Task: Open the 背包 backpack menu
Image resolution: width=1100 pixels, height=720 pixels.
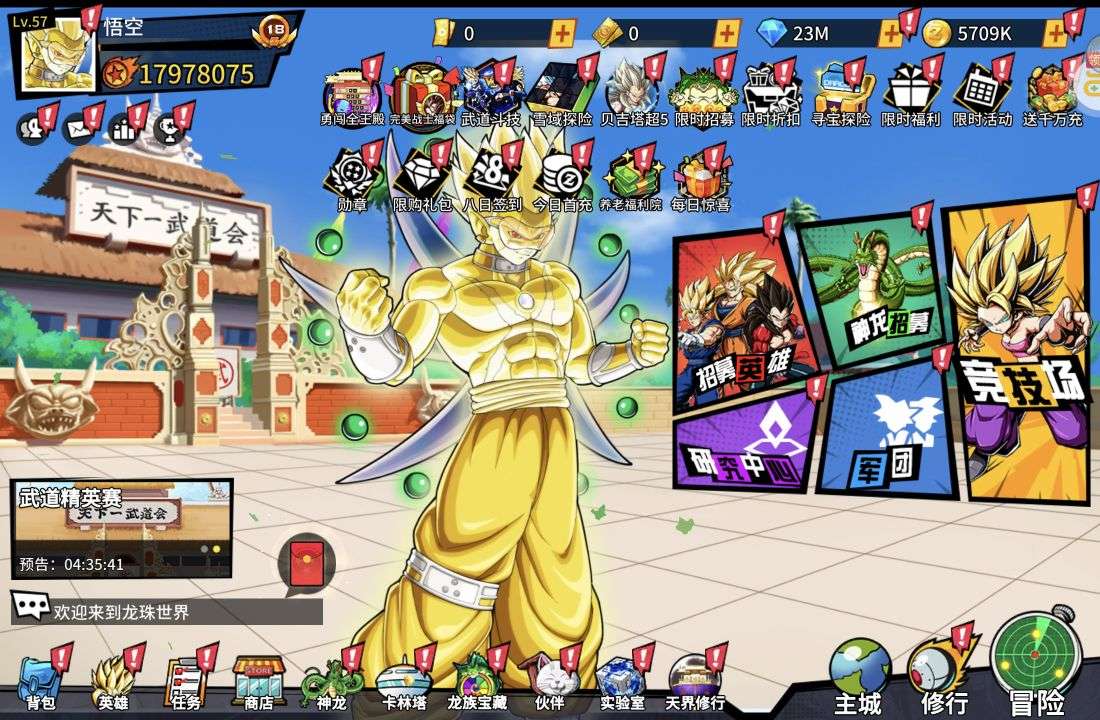Action: click(x=40, y=681)
